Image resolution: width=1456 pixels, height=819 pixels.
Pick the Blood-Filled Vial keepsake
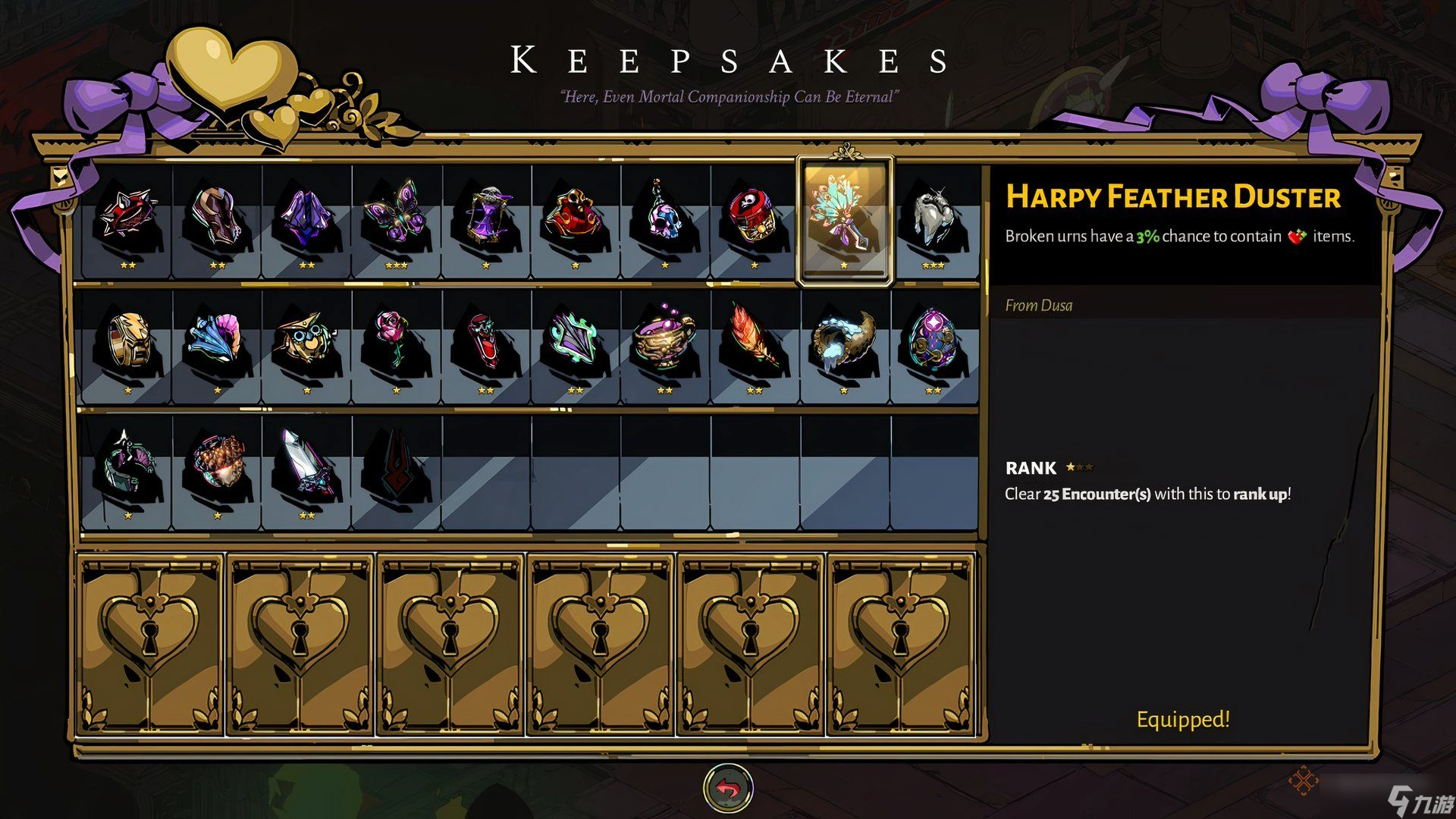tap(485, 343)
